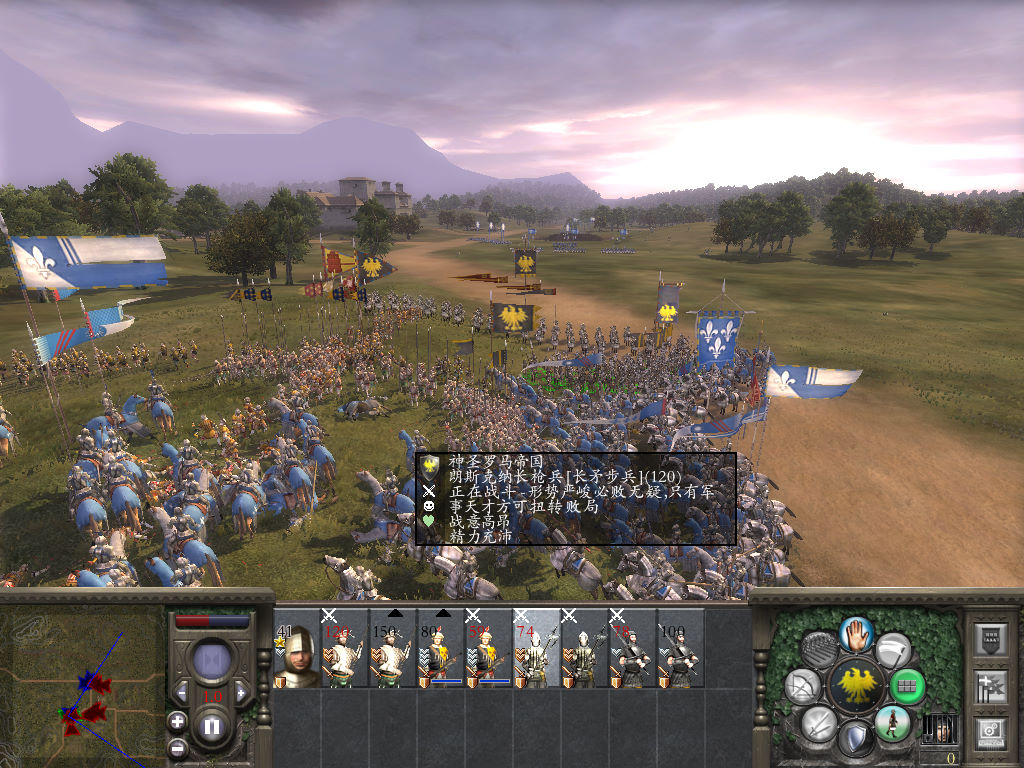Select the unit card showing 78 soldiers
Viewport: 1024px width, 768px height.
click(x=632, y=648)
